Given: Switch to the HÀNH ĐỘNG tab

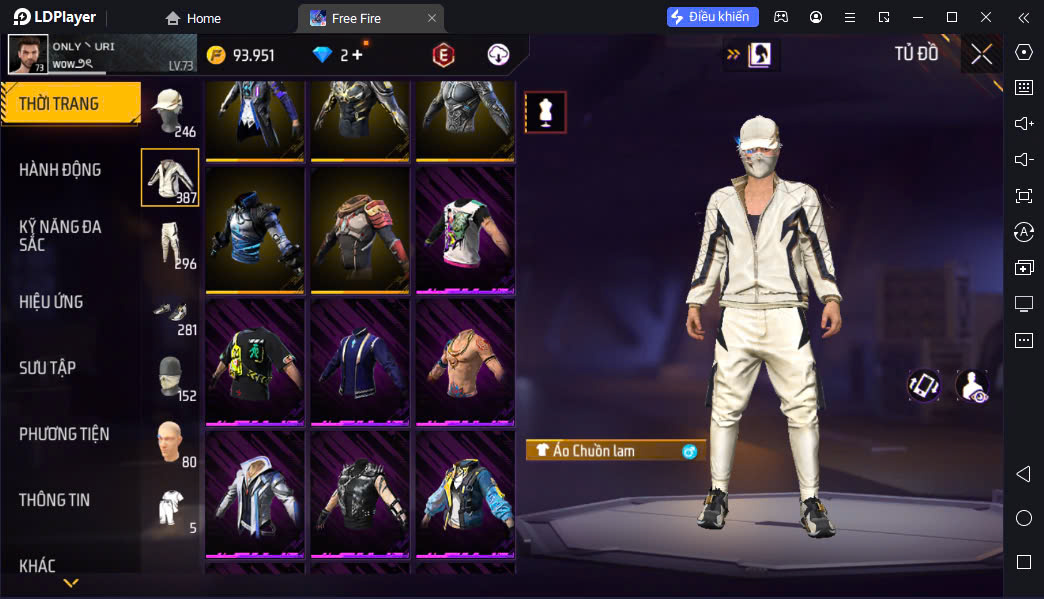Looking at the screenshot, I should point(60,170).
